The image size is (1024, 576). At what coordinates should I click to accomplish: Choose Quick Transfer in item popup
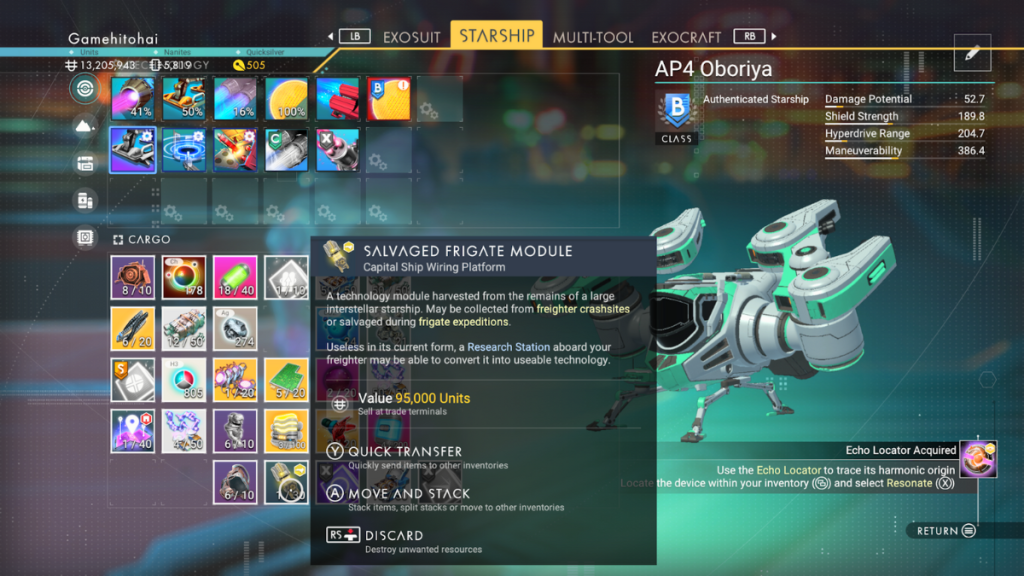[405, 452]
